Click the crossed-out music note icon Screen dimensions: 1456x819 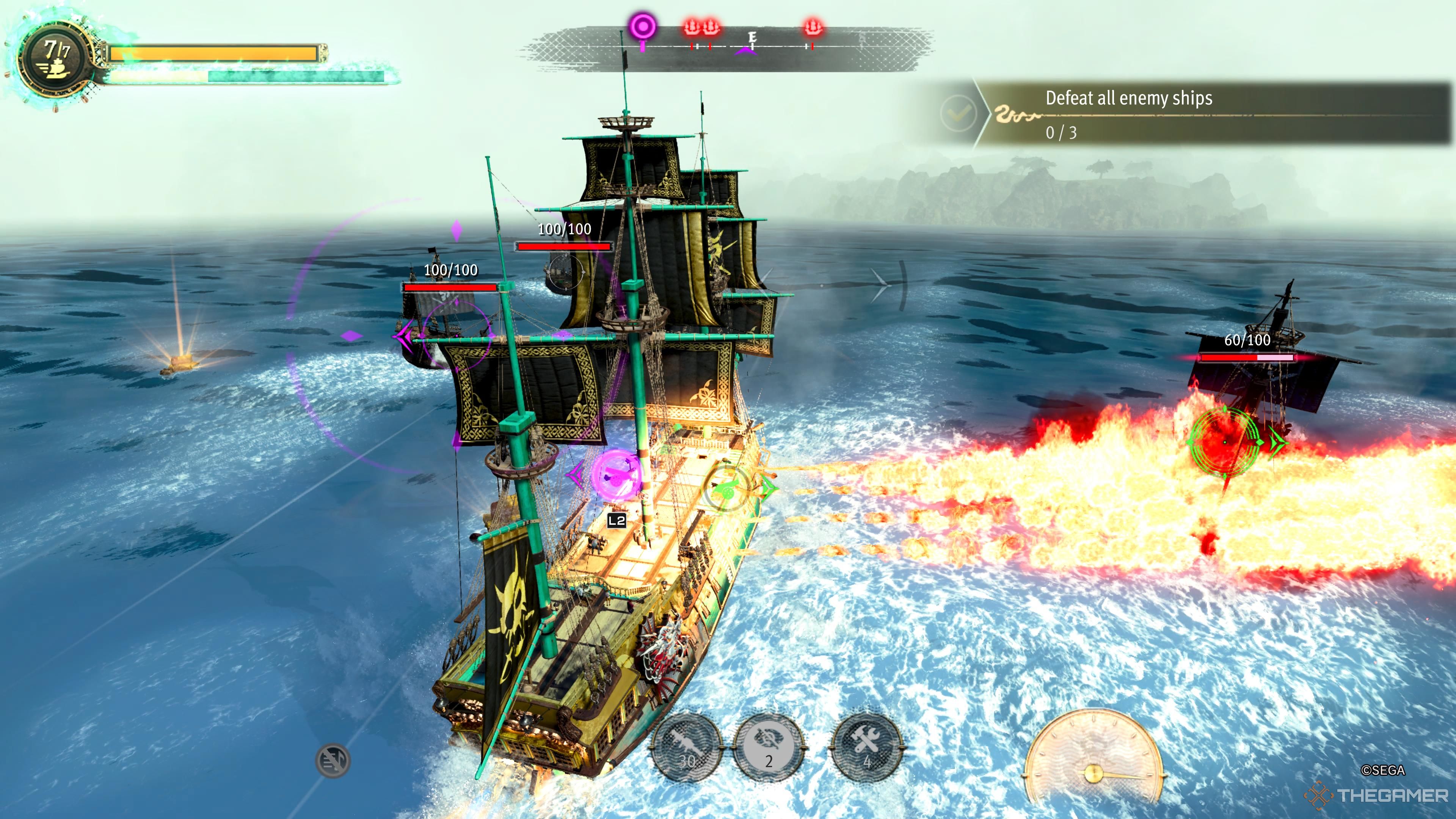click(x=333, y=760)
